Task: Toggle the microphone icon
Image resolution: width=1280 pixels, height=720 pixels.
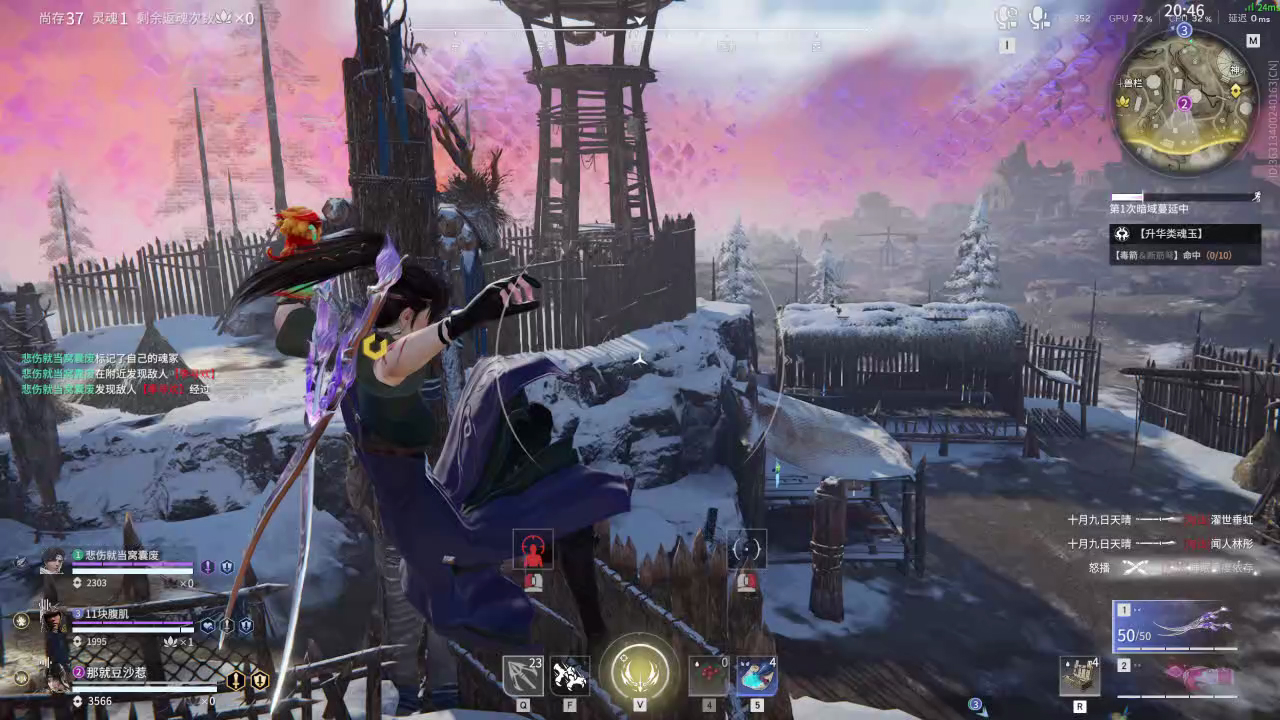Action: (x=1039, y=17)
